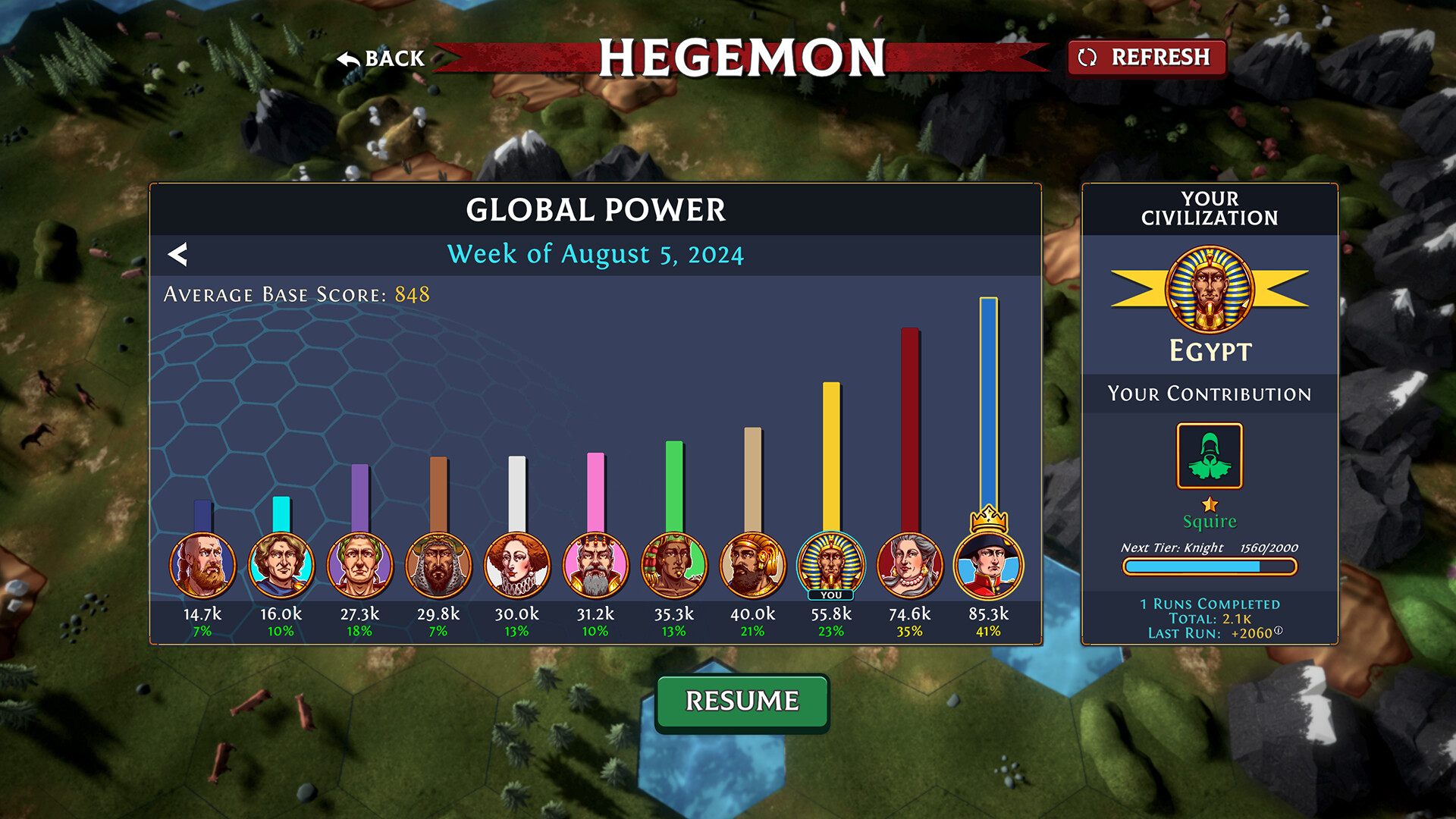Resume the game
The image size is (1456, 819).
742,701
